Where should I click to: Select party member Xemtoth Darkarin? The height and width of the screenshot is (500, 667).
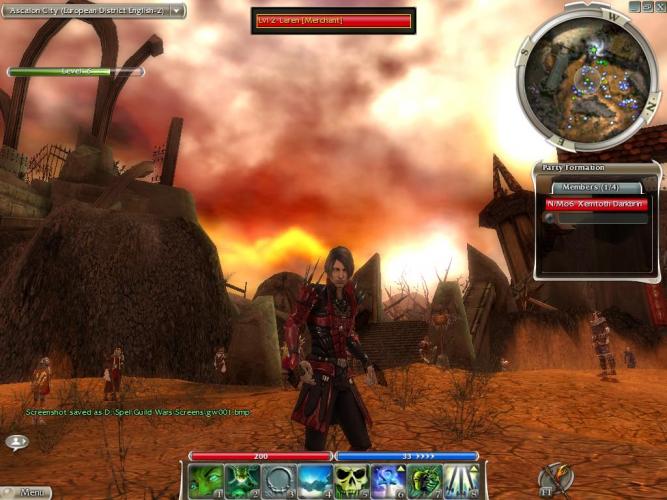pyautogui.click(x=598, y=204)
